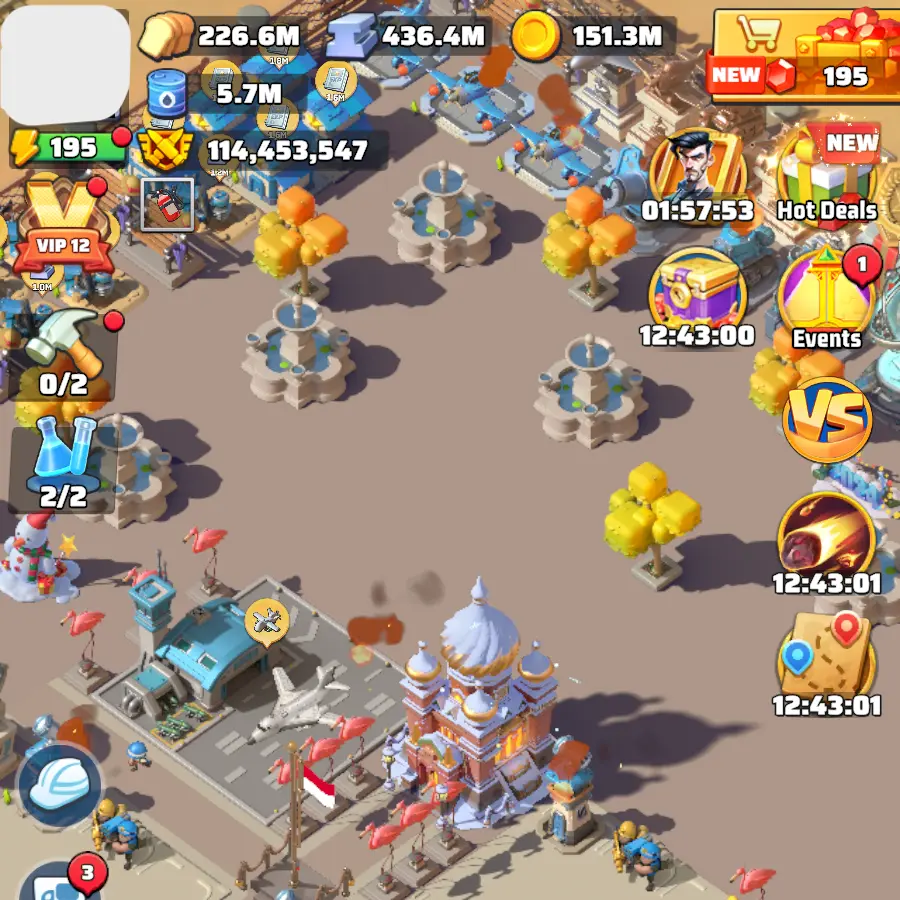This screenshot has width=900, height=900.
Task: Open the Hot Deals gift offer
Action: pyautogui.click(x=826, y=177)
